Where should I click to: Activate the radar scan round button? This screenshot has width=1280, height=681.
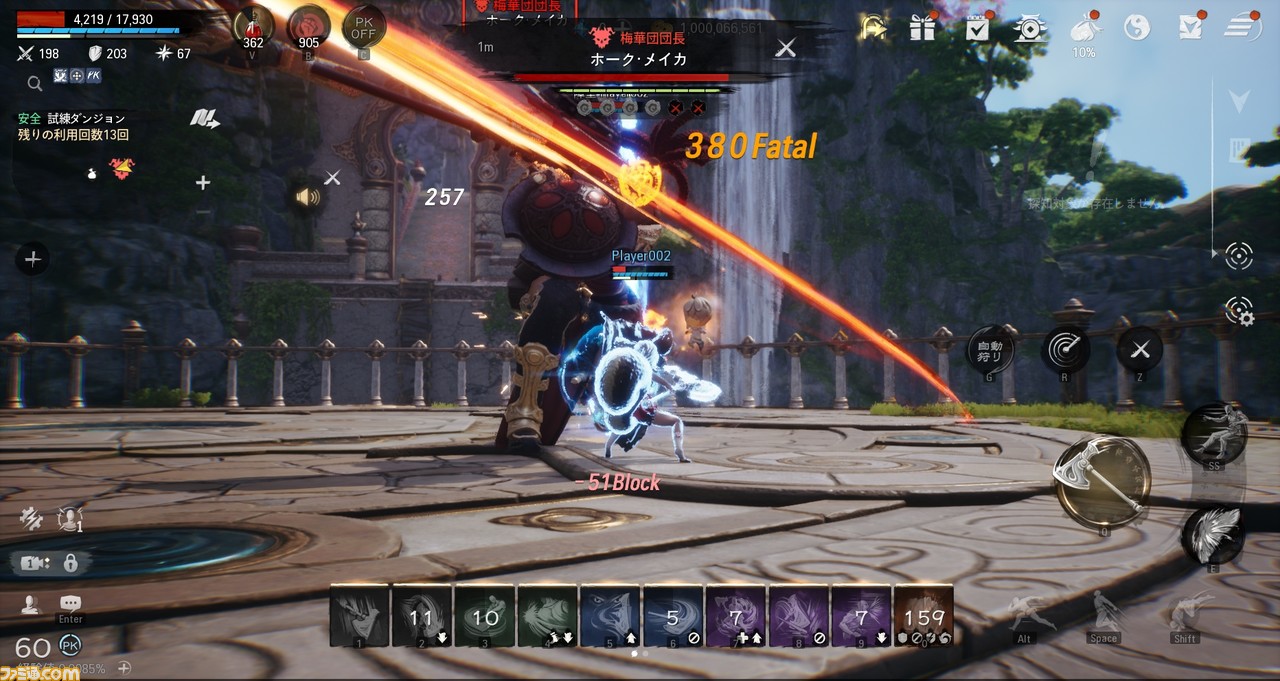point(1065,349)
